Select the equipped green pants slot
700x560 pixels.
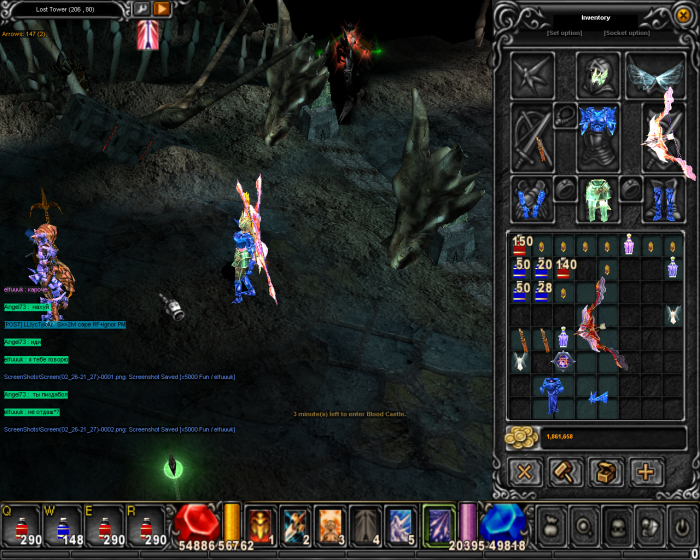click(x=598, y=198)
